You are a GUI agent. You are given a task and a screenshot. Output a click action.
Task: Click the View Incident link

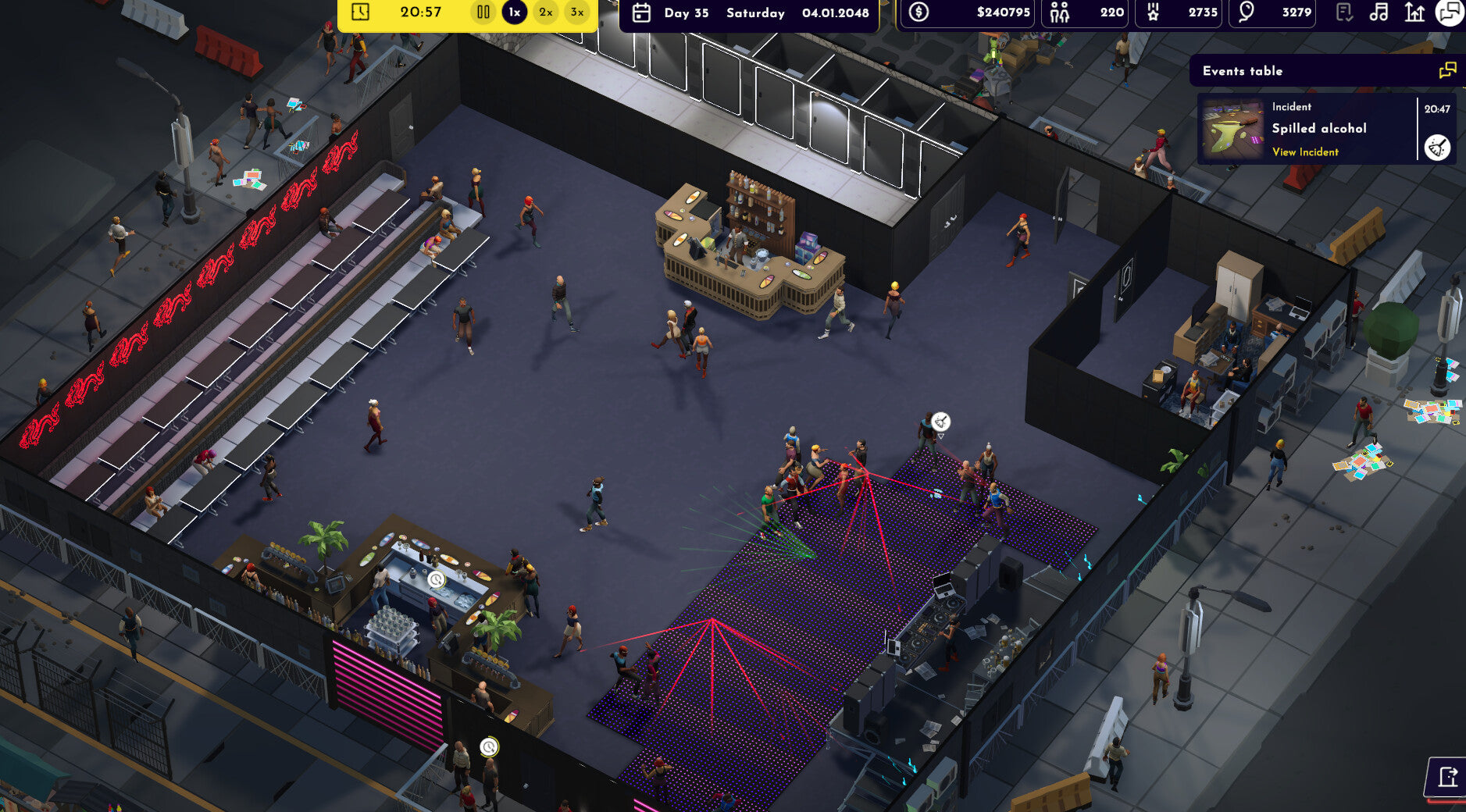pyautogui.click(x=1304, y=152)
